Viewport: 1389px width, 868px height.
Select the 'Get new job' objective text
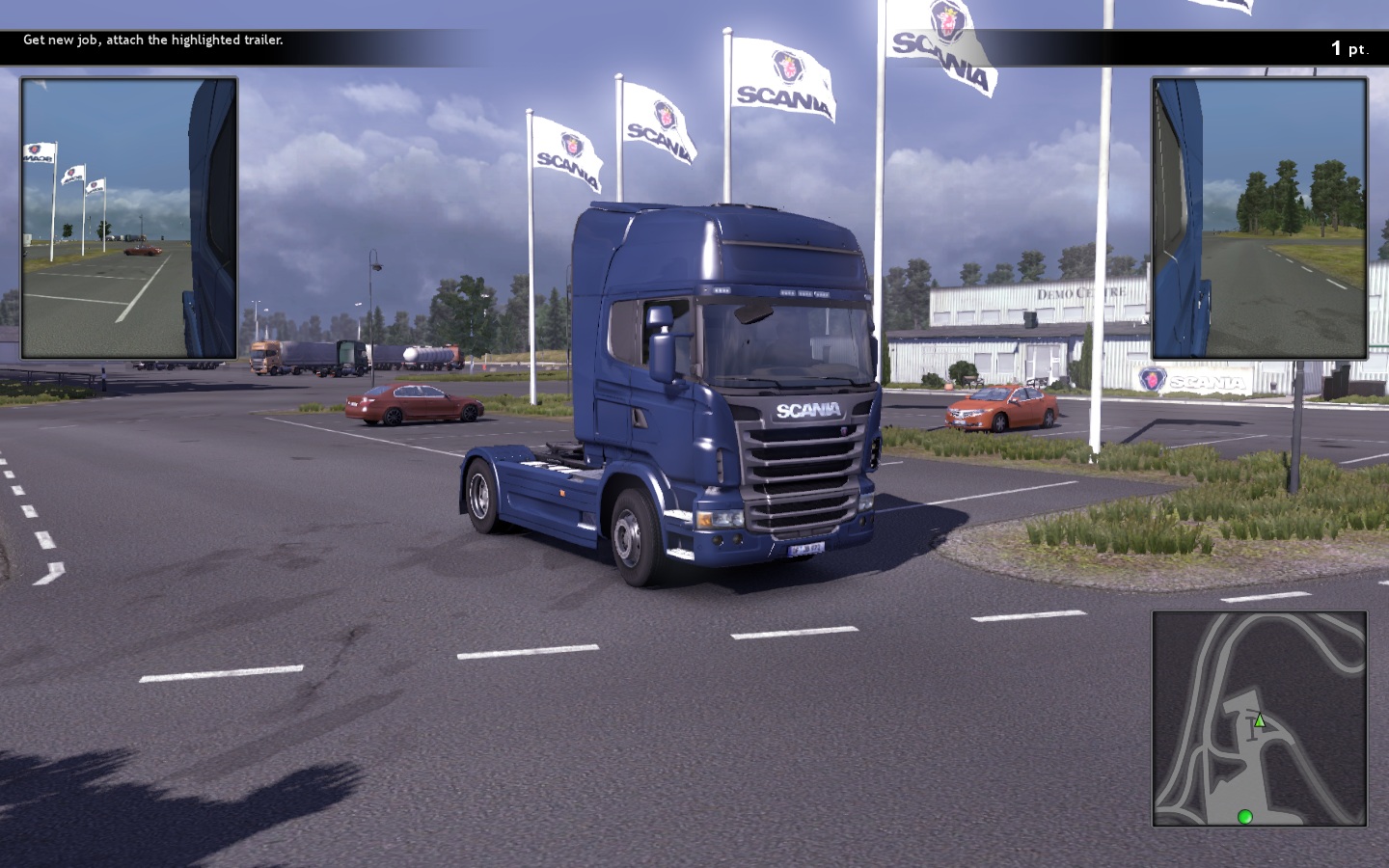(153, 41)
